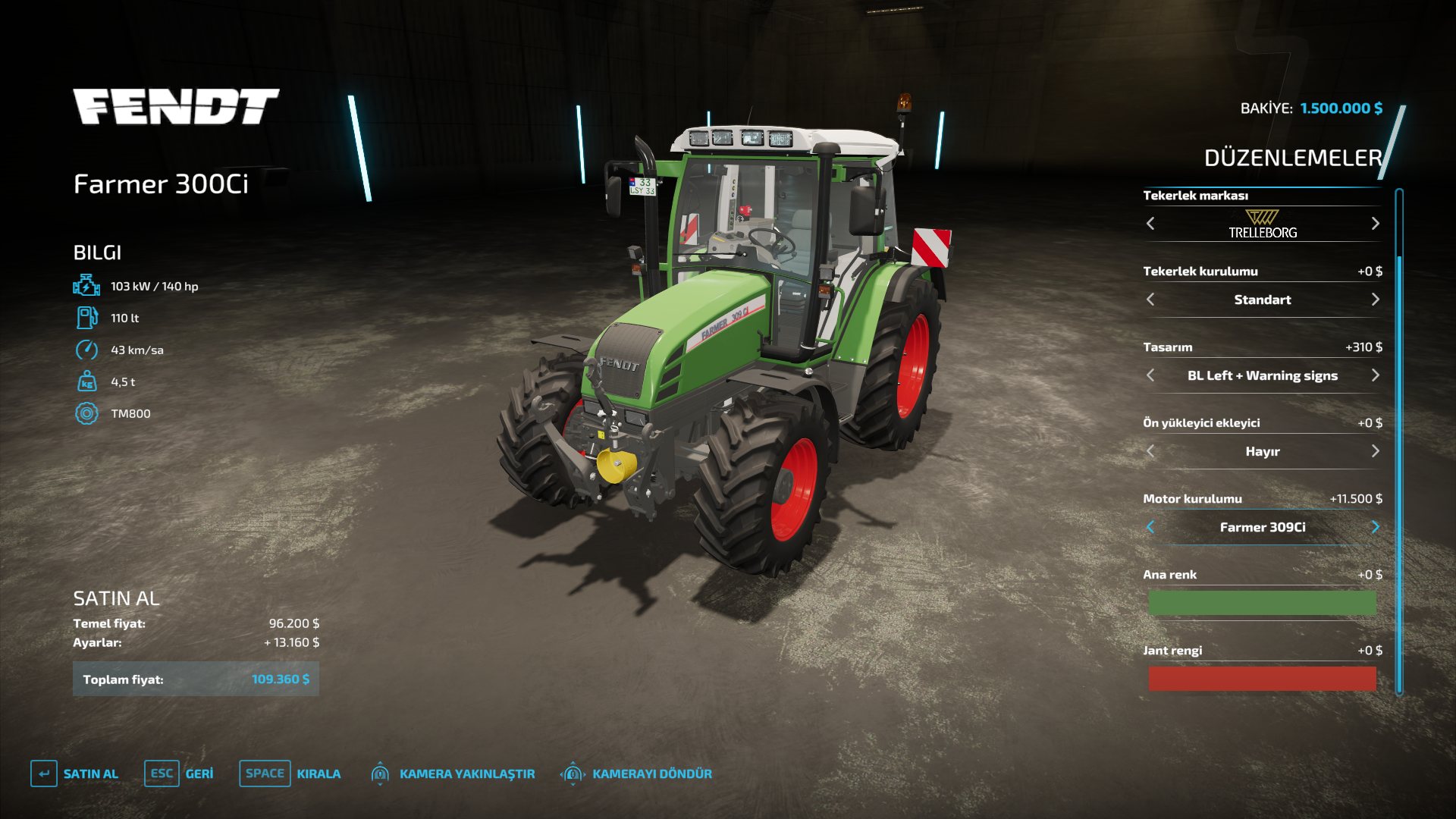
Task: Select next Tasarım design option
Action: tap(1375, 375)
